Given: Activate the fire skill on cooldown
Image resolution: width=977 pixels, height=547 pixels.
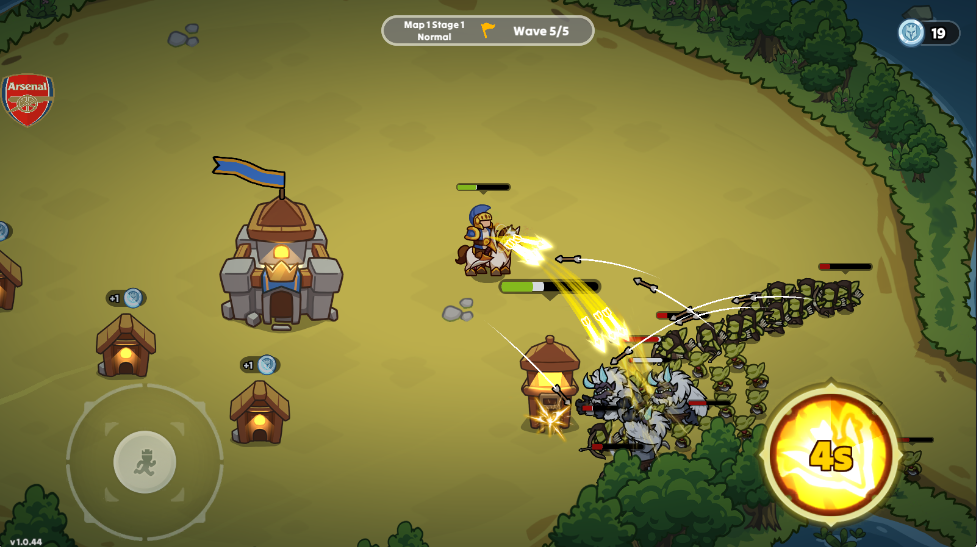Looking at the screenshot, I should tap(830, 455).
